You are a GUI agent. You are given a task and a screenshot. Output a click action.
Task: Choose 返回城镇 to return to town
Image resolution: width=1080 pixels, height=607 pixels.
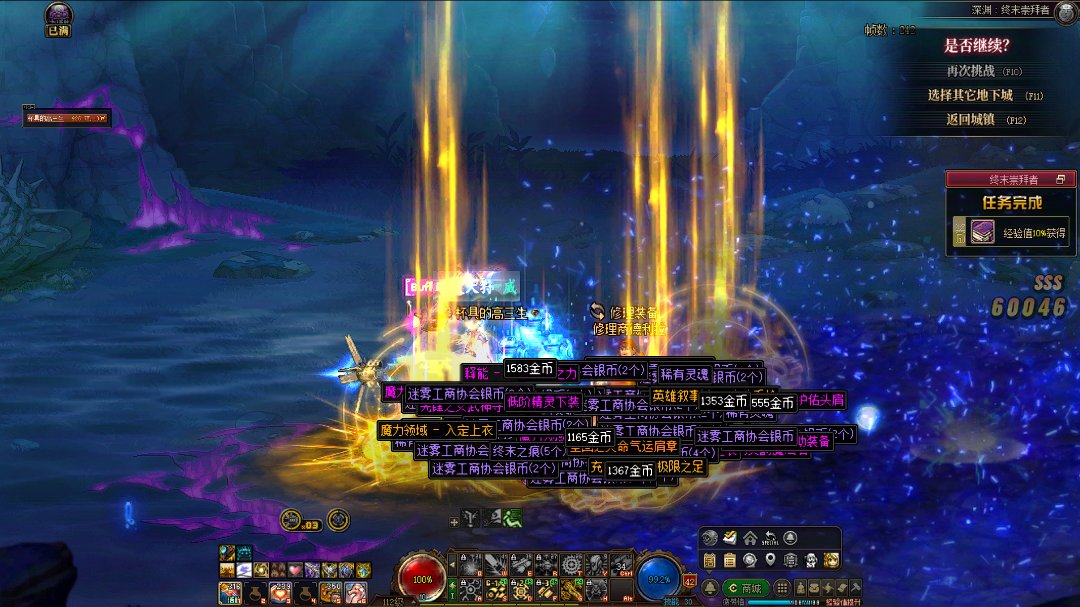(x=972, y=119)
